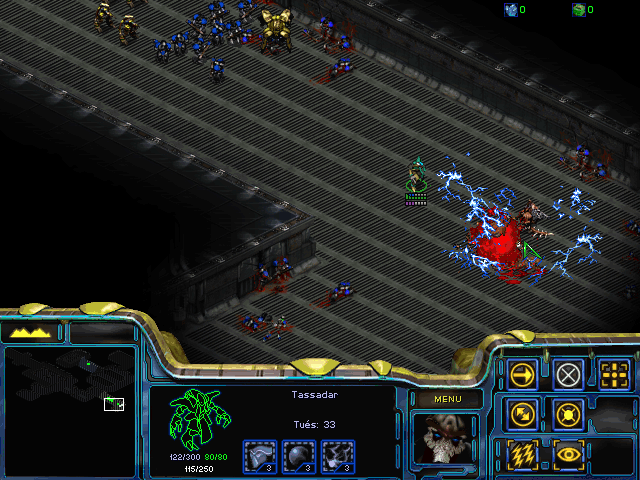The image size is (640, 480).
Task: Click Tassadar's portrait in the console
Action: point(446,440)
